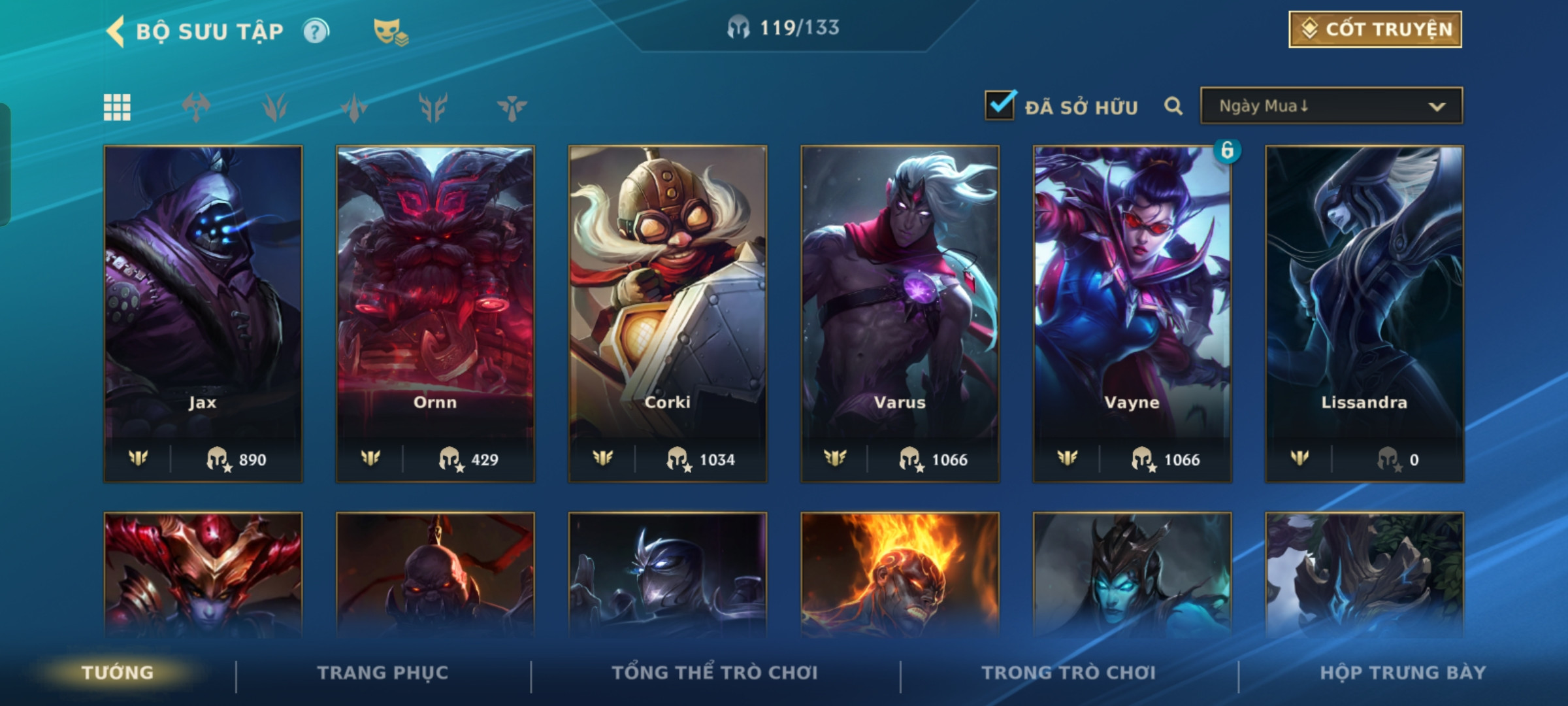Click the golden masks and coins icon

[x=390, y=31]
